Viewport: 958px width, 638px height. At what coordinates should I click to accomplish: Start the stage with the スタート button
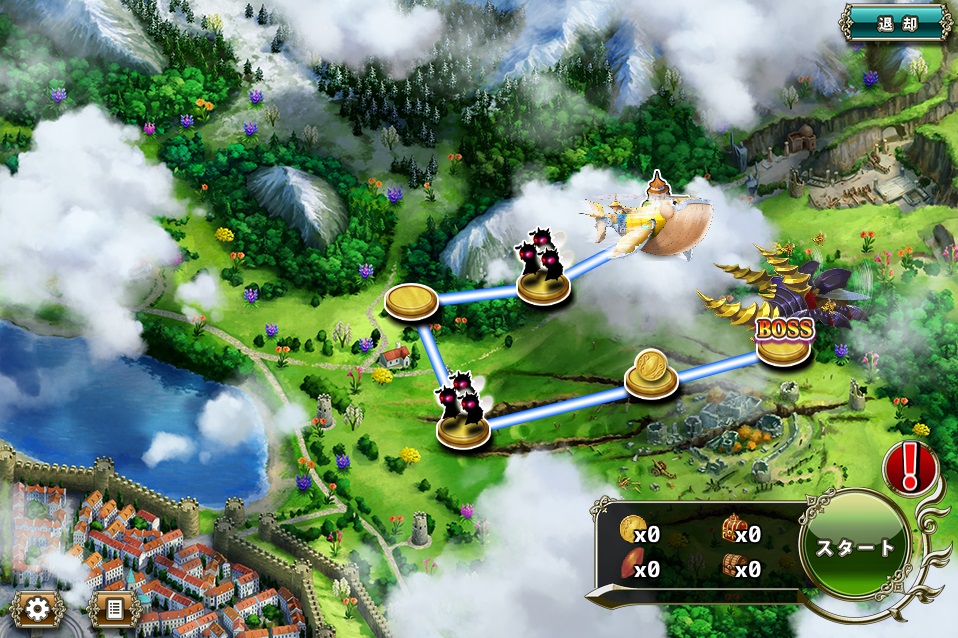(x=855, y=547)
